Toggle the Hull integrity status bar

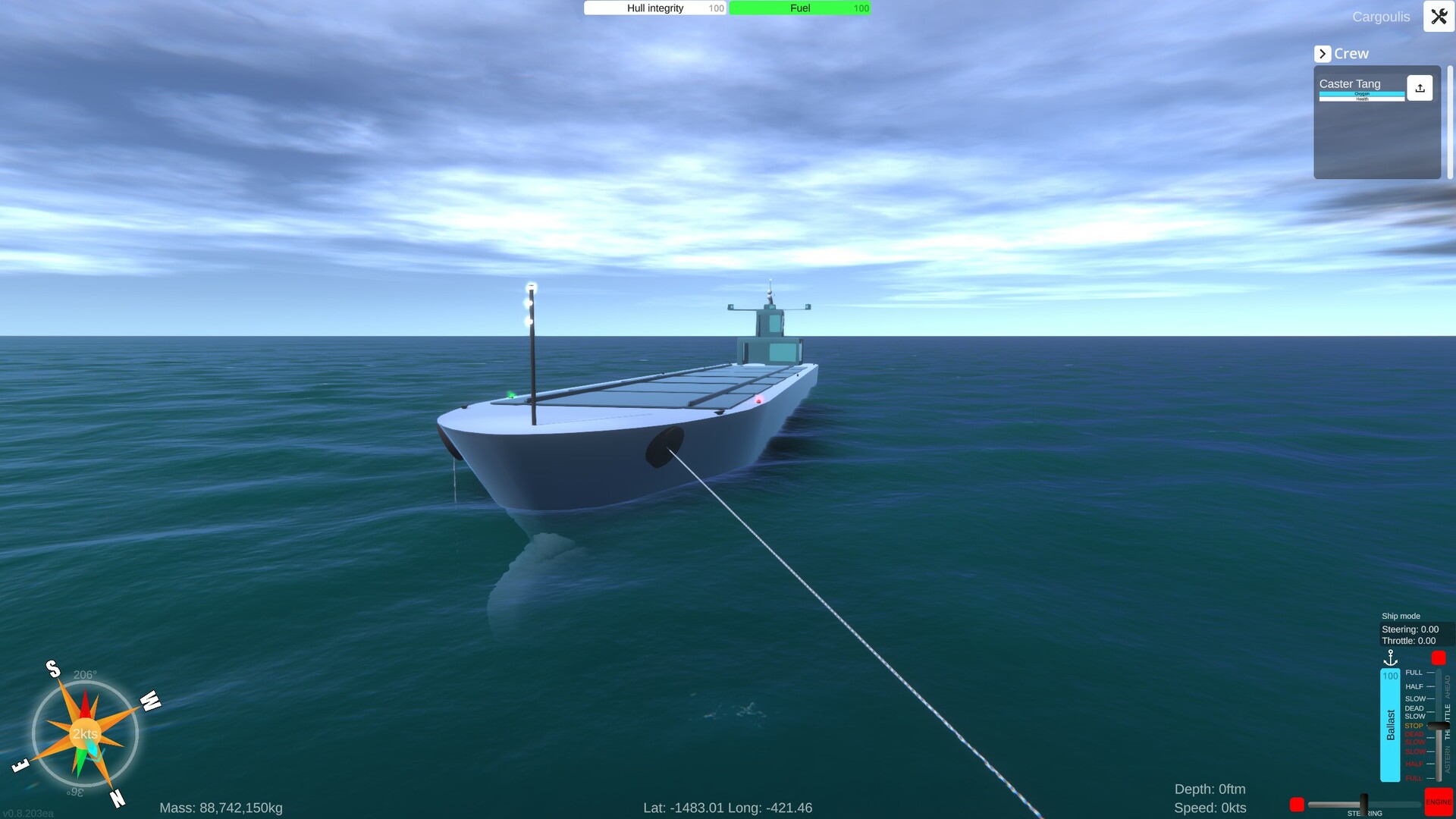[x=654, y=8]
